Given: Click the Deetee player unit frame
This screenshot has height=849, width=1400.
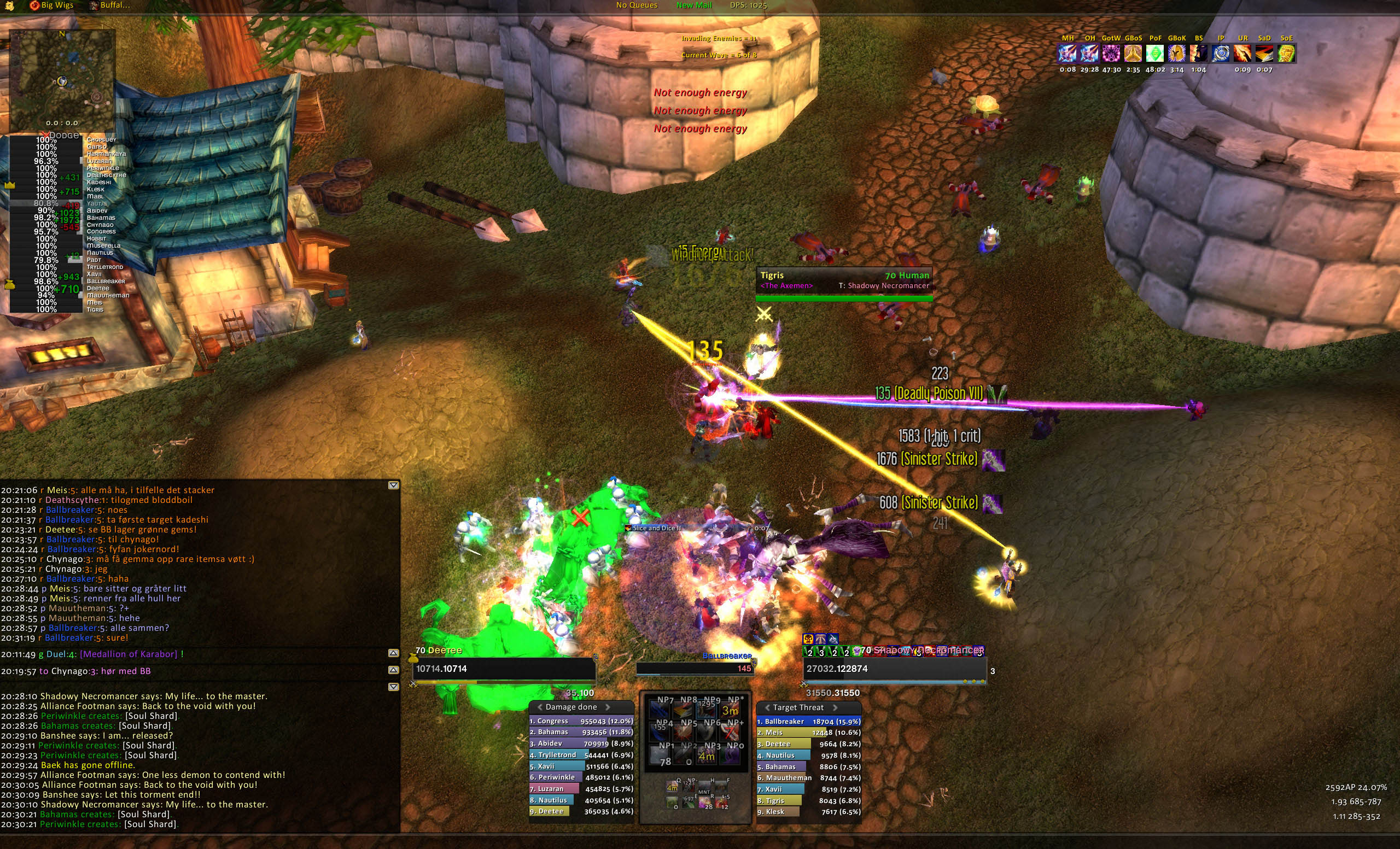Looking at the screenshot, I should (505, 669).
